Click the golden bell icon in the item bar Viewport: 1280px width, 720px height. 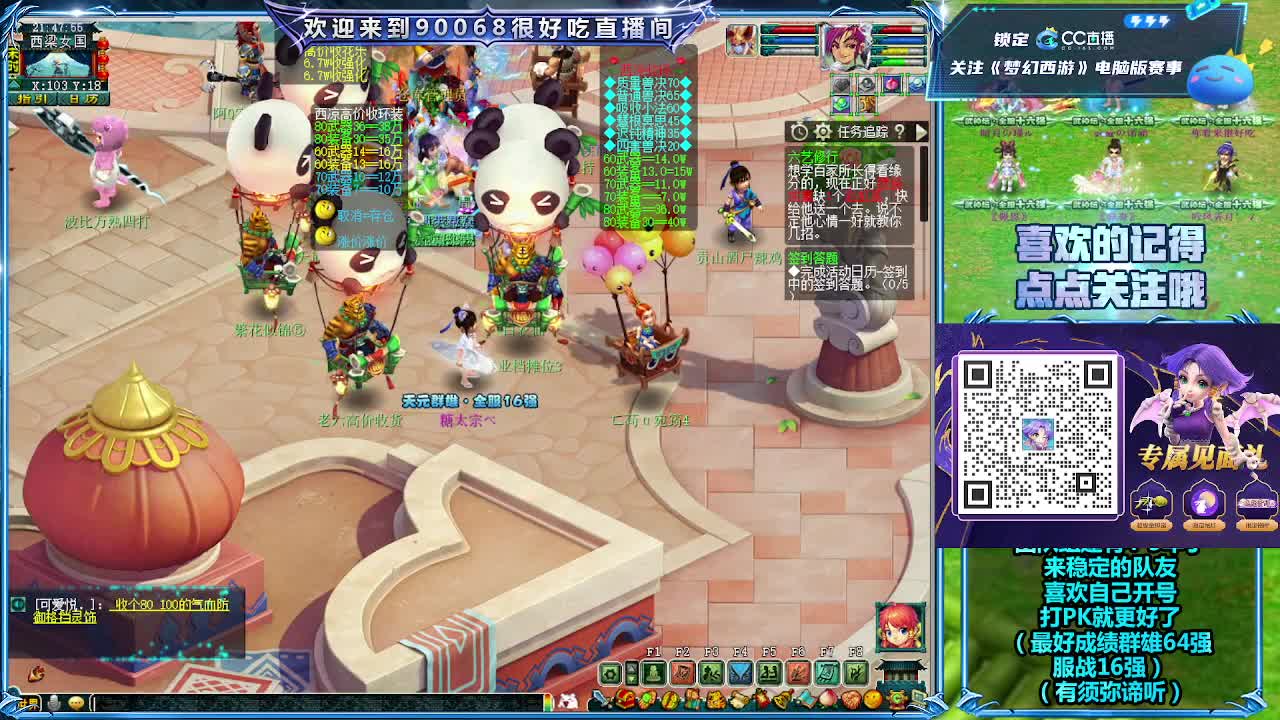[782, 700]
